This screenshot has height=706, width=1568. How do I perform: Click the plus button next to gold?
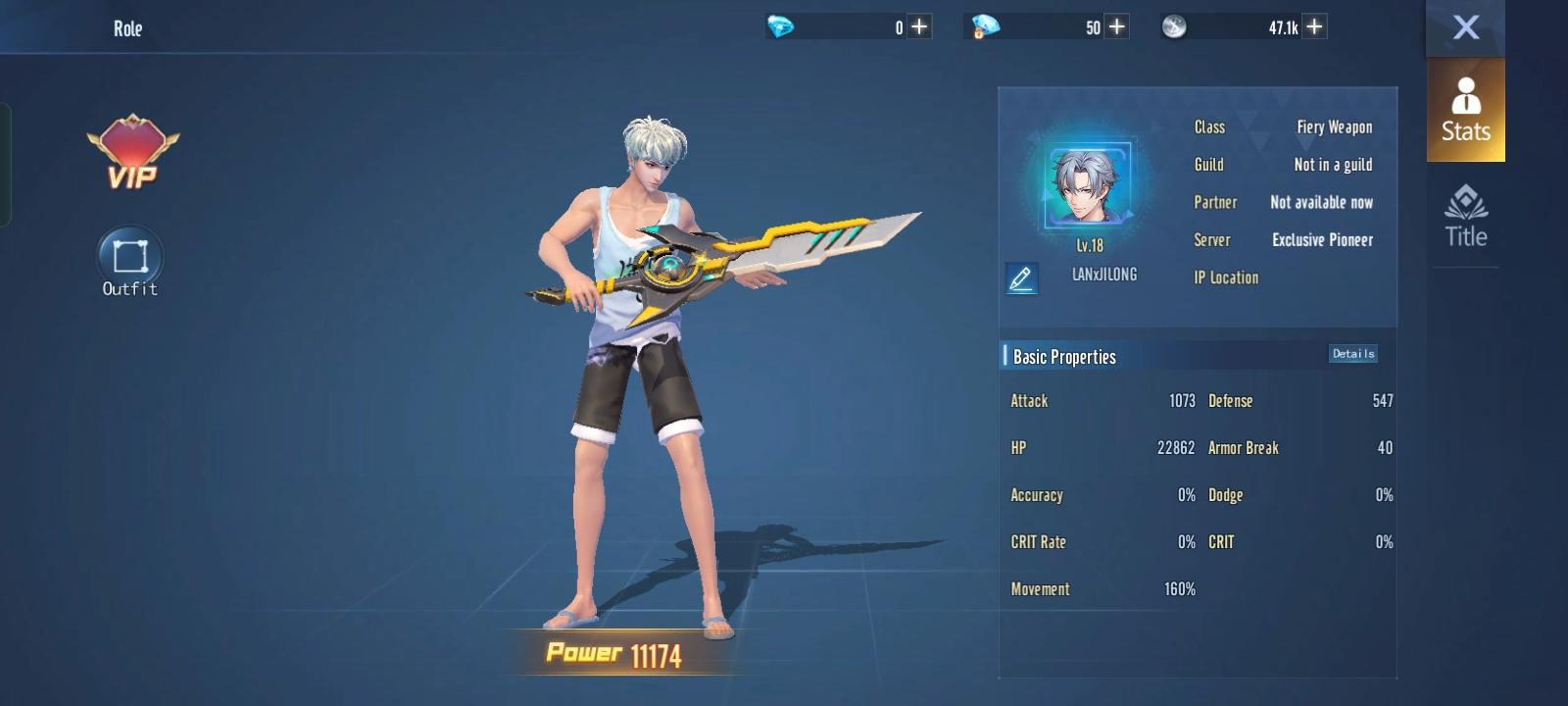pos(1114,26)
